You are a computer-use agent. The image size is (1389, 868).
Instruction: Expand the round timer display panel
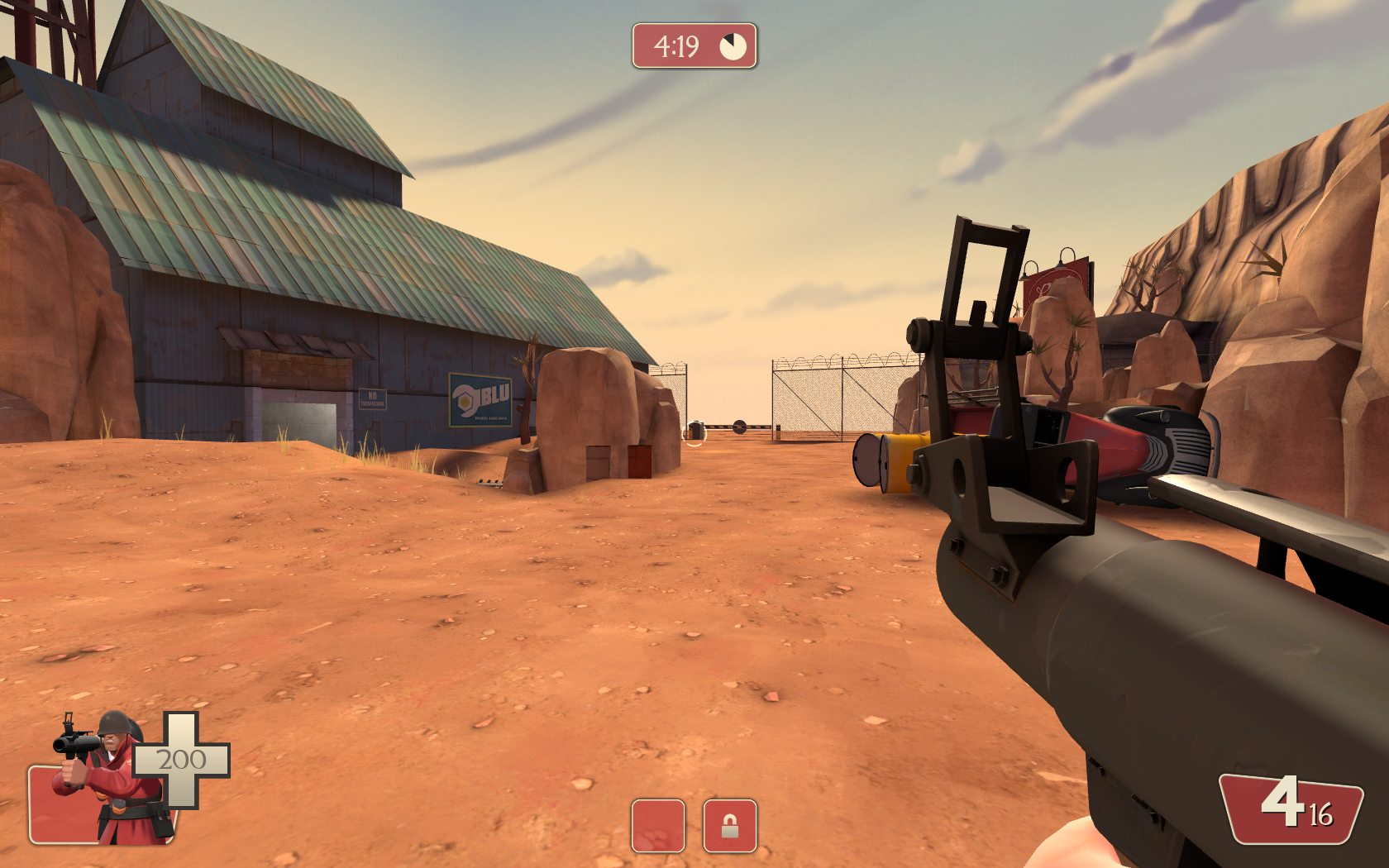(x=694, y=43)
